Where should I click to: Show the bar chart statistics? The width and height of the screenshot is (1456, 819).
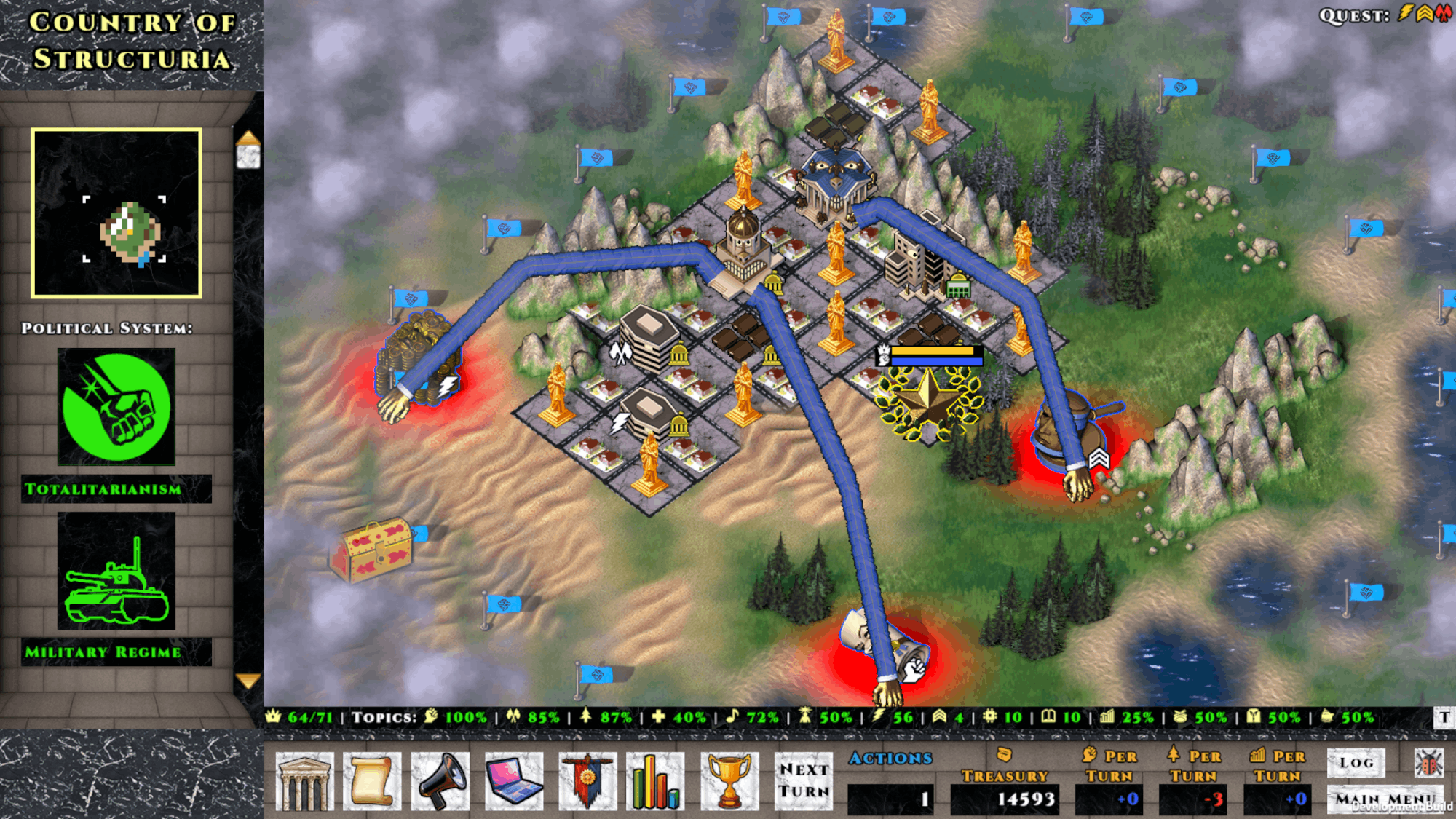[x=655, y=782]
